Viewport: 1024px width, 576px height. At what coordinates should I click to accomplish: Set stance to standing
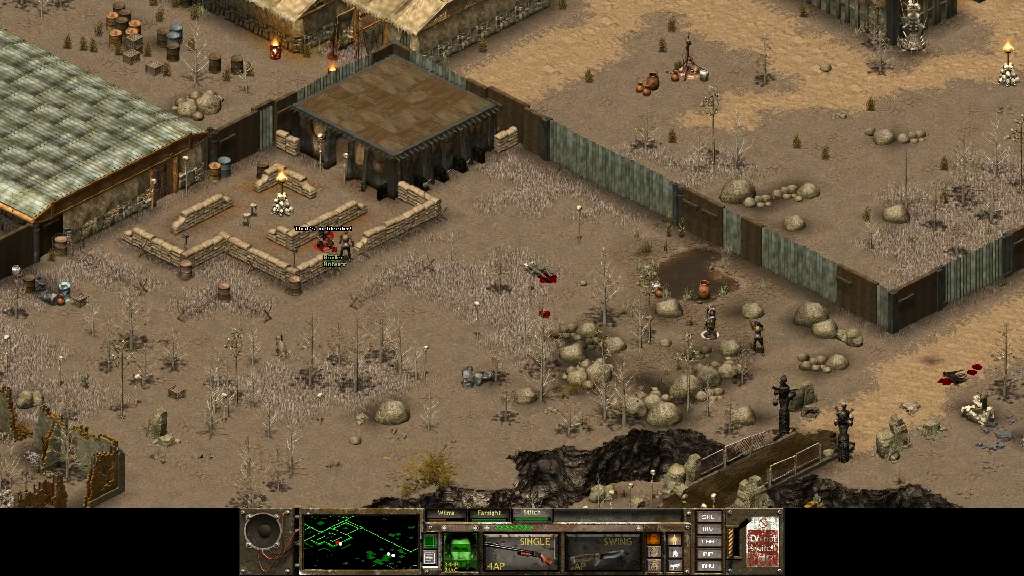pos(675,538)
